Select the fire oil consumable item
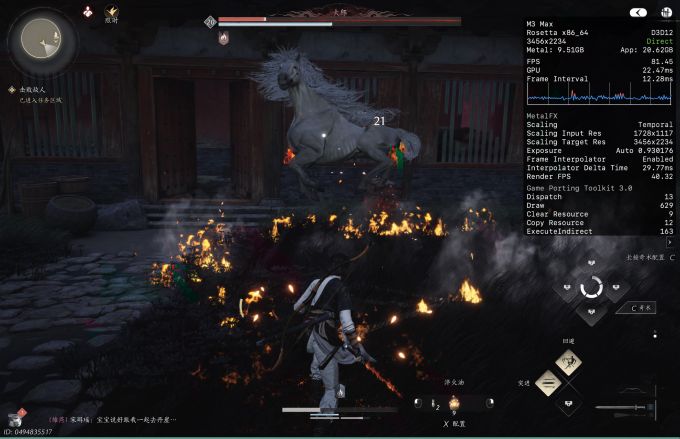The height and width of the screenshot is (439, 680). click(454, 402)
